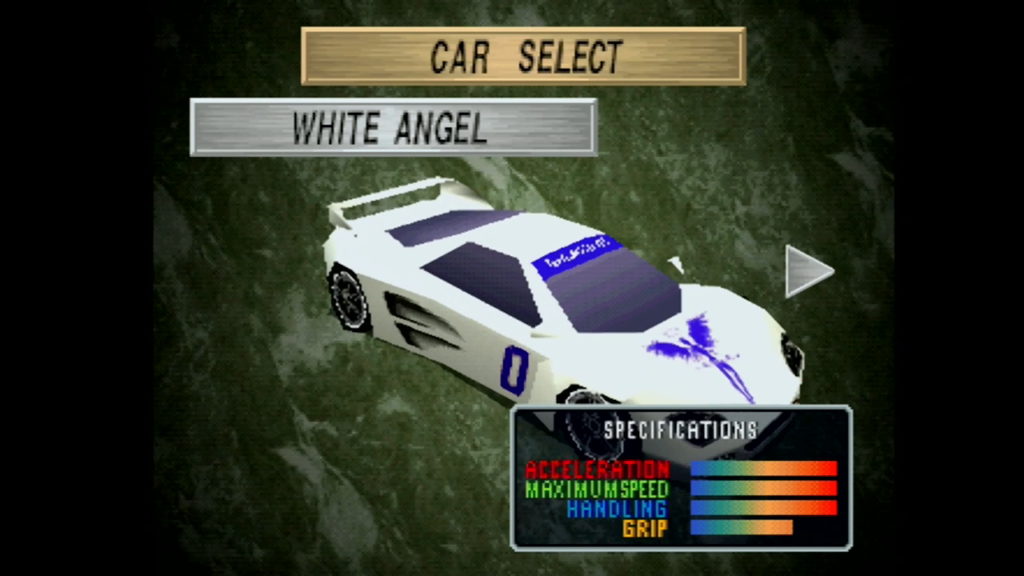Show the next car with the right arrow
1024x576 pixels.
point(806,271)
